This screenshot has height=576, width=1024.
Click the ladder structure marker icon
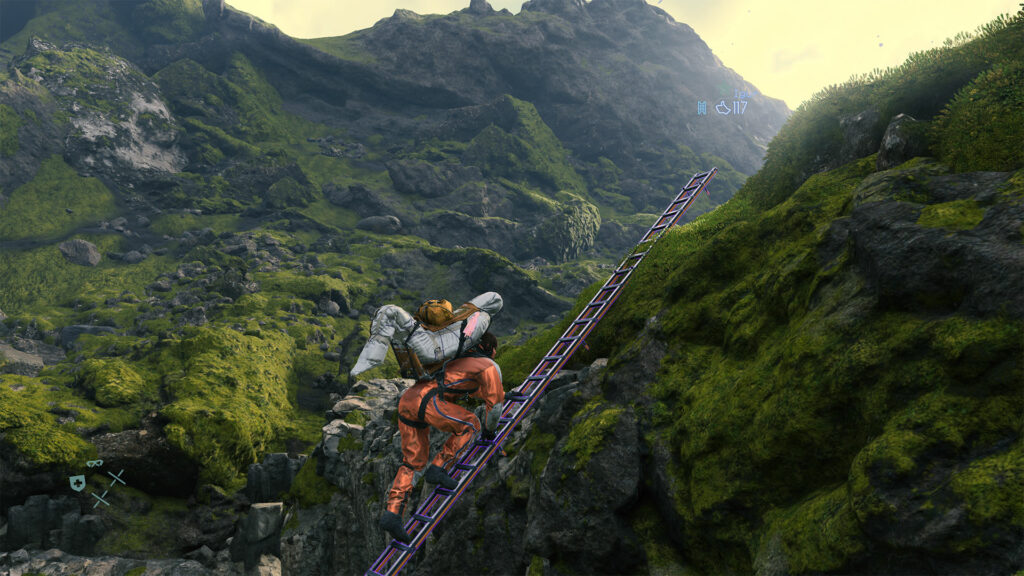702,107
